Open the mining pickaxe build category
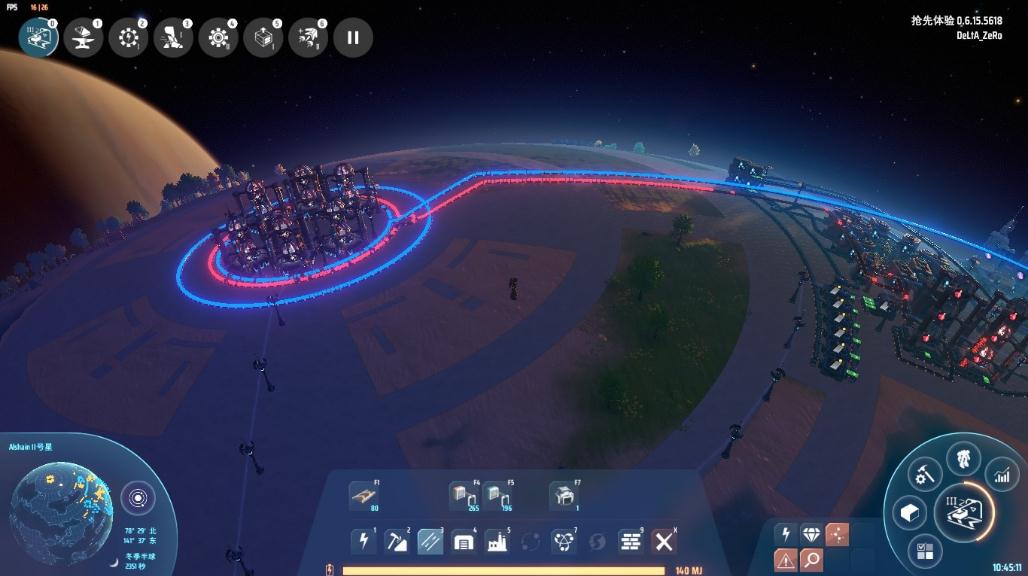The height and width of the screenshot is (576, 1028). click(x=396, y=541)
